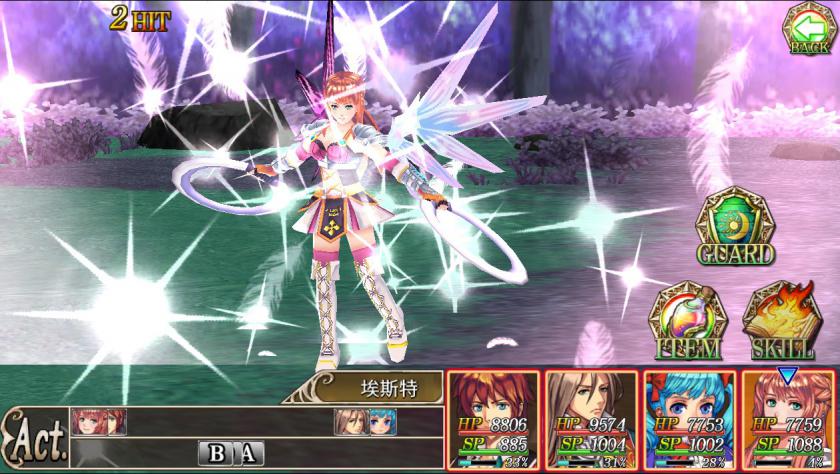This screenshot has height=474, width=840.
Task: Click the B action button
Action: [x=217, y=452]
